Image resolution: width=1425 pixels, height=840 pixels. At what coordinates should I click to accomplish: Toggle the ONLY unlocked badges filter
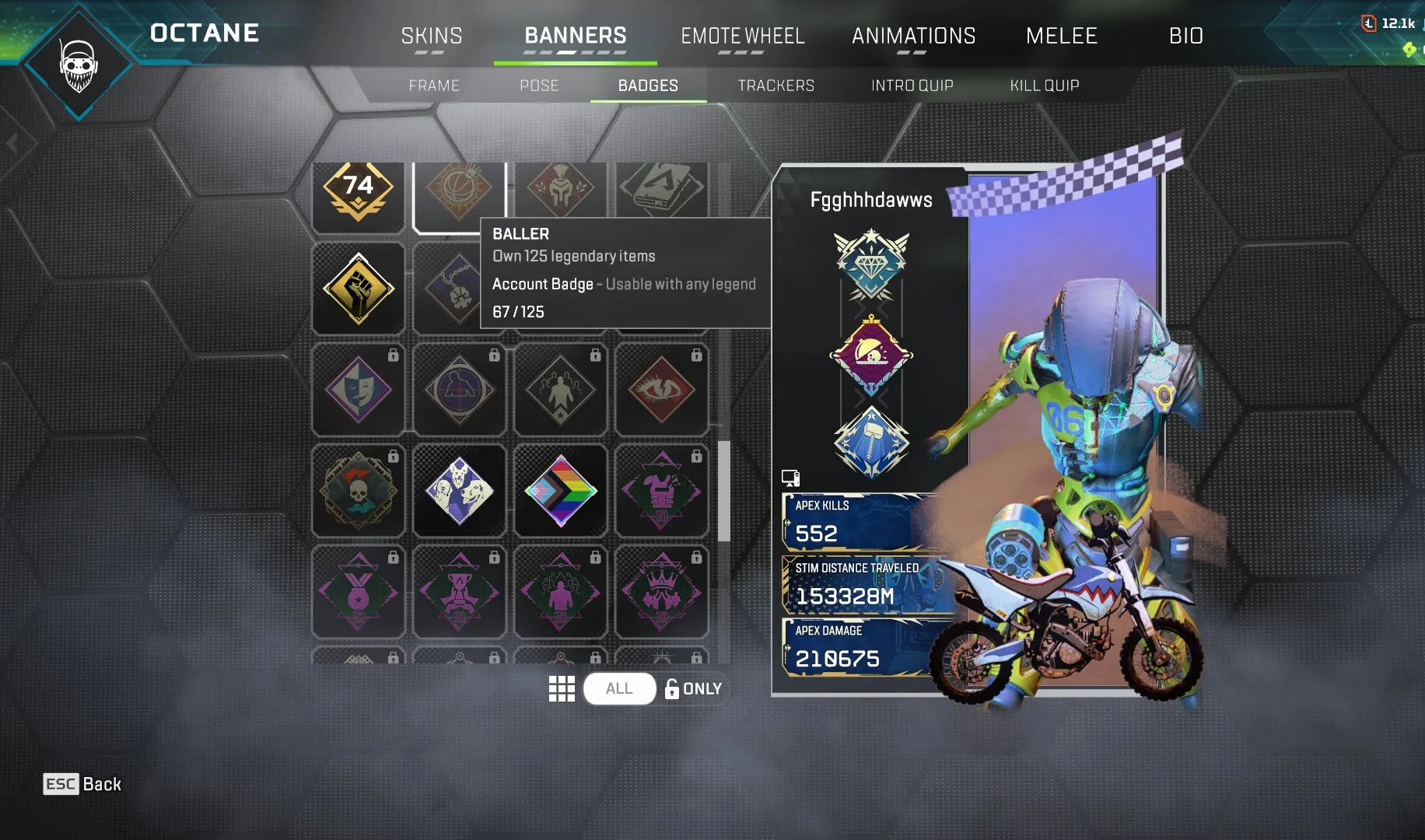coord(694,688)
